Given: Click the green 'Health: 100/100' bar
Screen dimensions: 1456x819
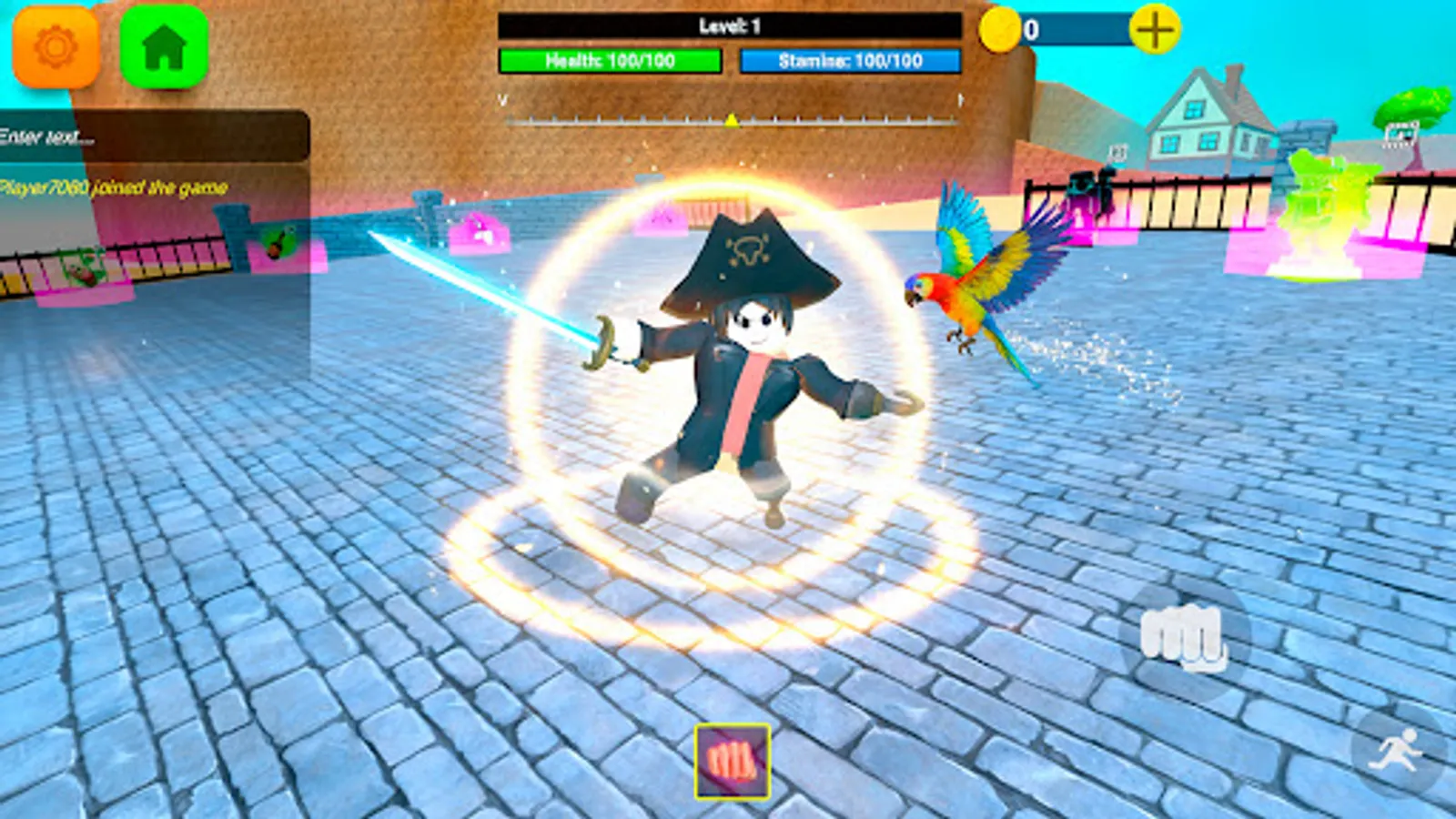Looking at the screenshot, I should click(610, 61).
